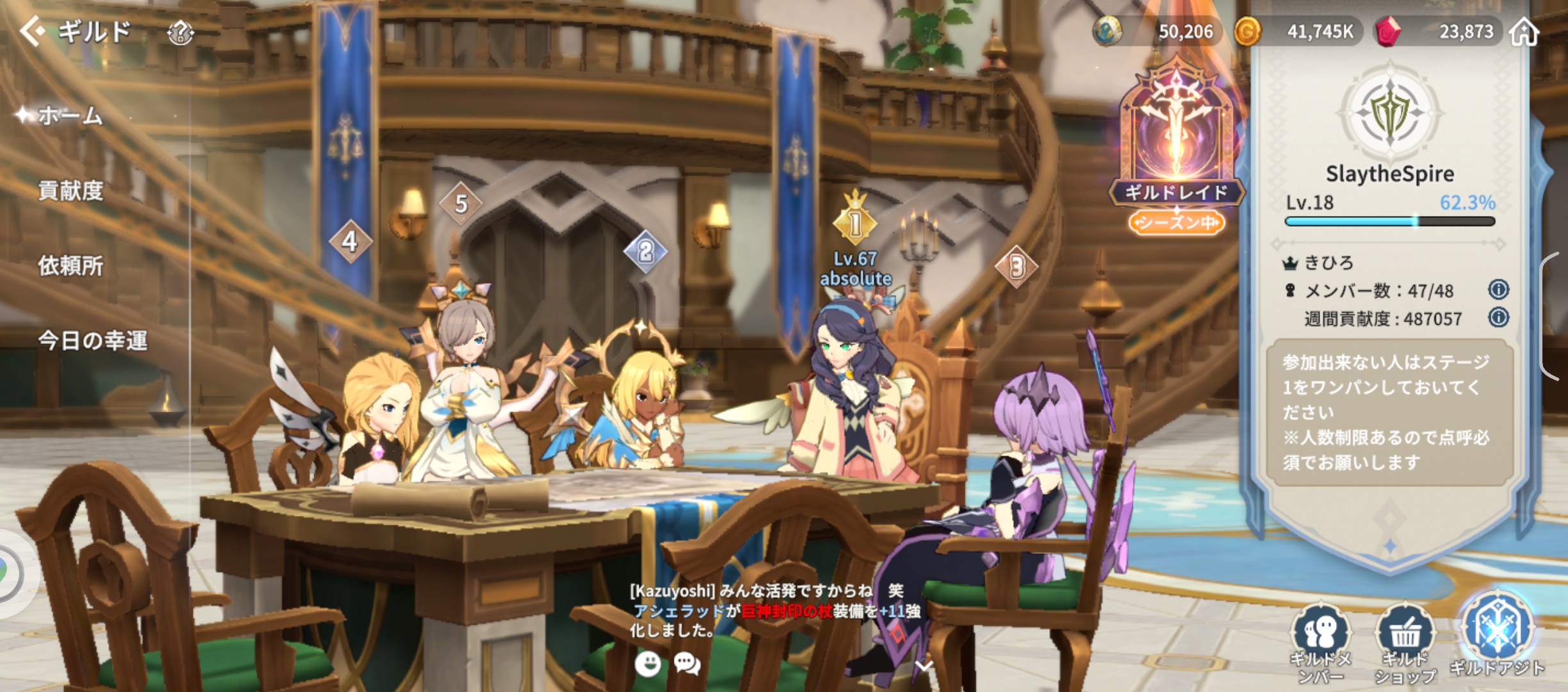1568x692 pixels.
Task: Open 今日の幸運 daily fortune
Action: [x=92, y=340]
